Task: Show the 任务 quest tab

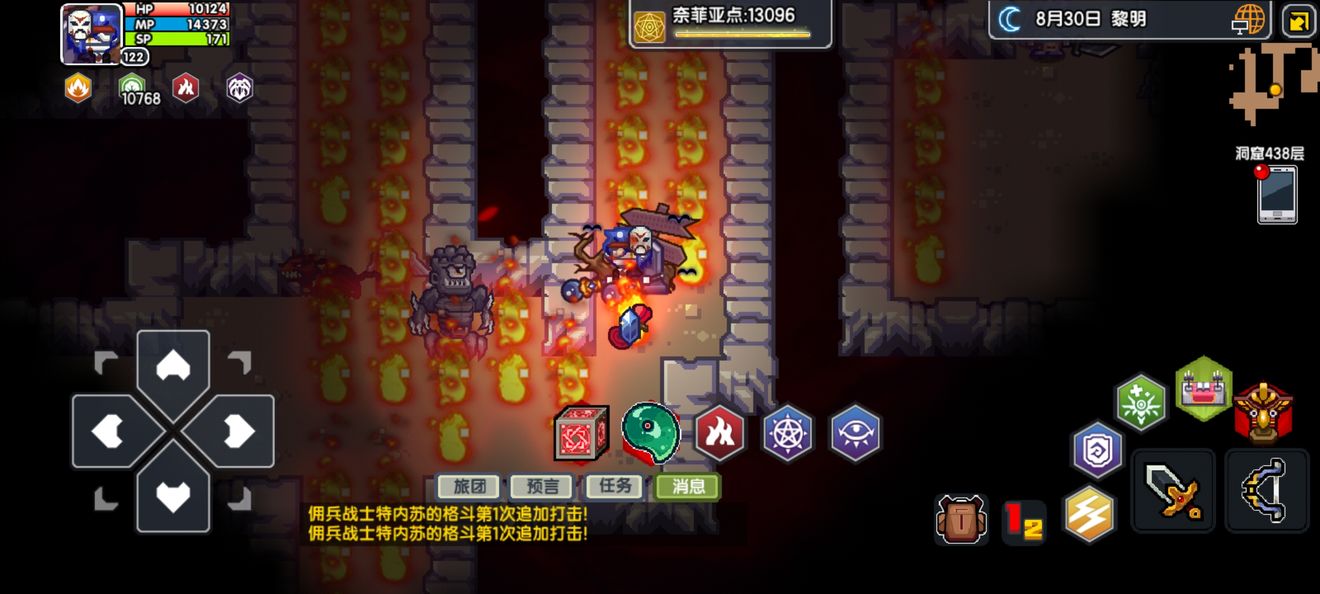Action: click(x=614, y=487)
